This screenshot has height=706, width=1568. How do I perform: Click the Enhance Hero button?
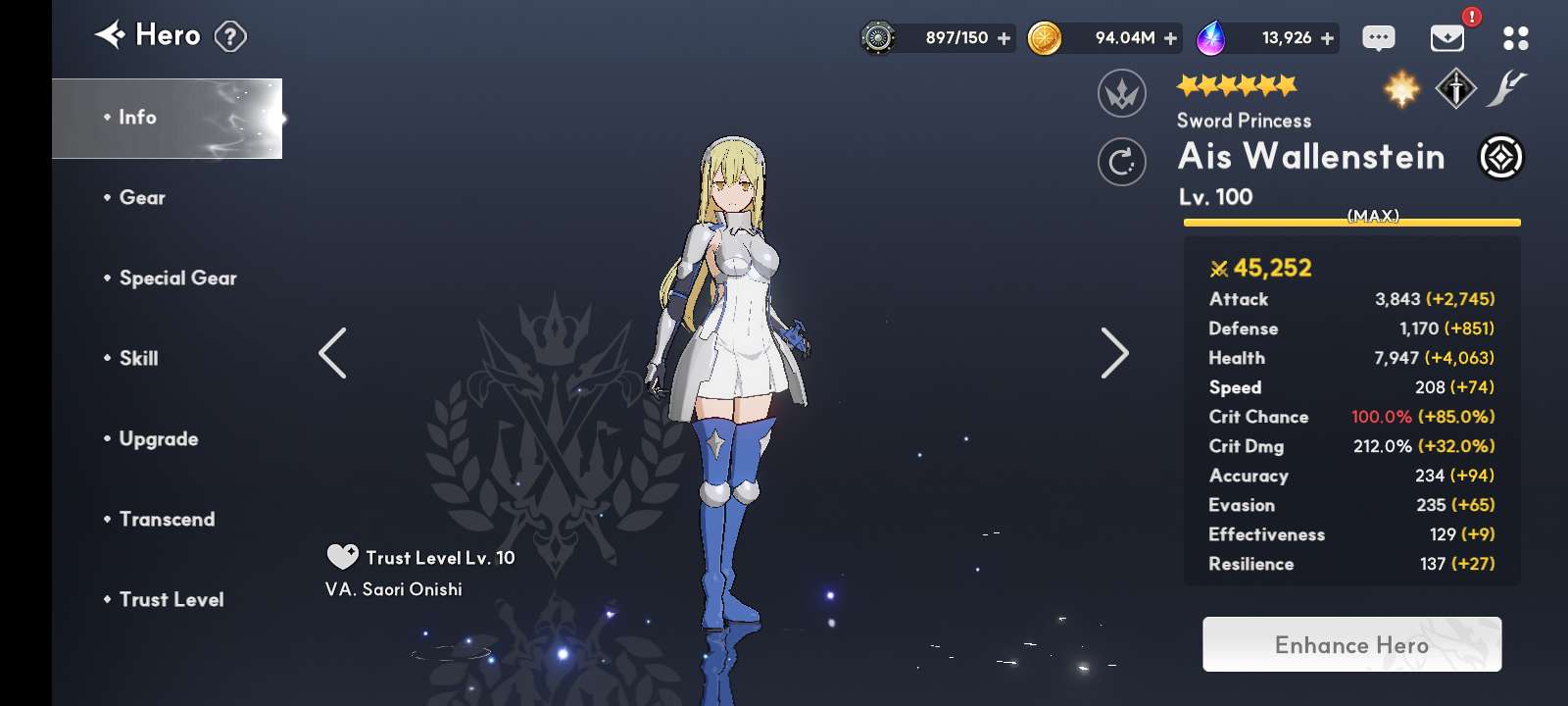[x=1351, y=644]
